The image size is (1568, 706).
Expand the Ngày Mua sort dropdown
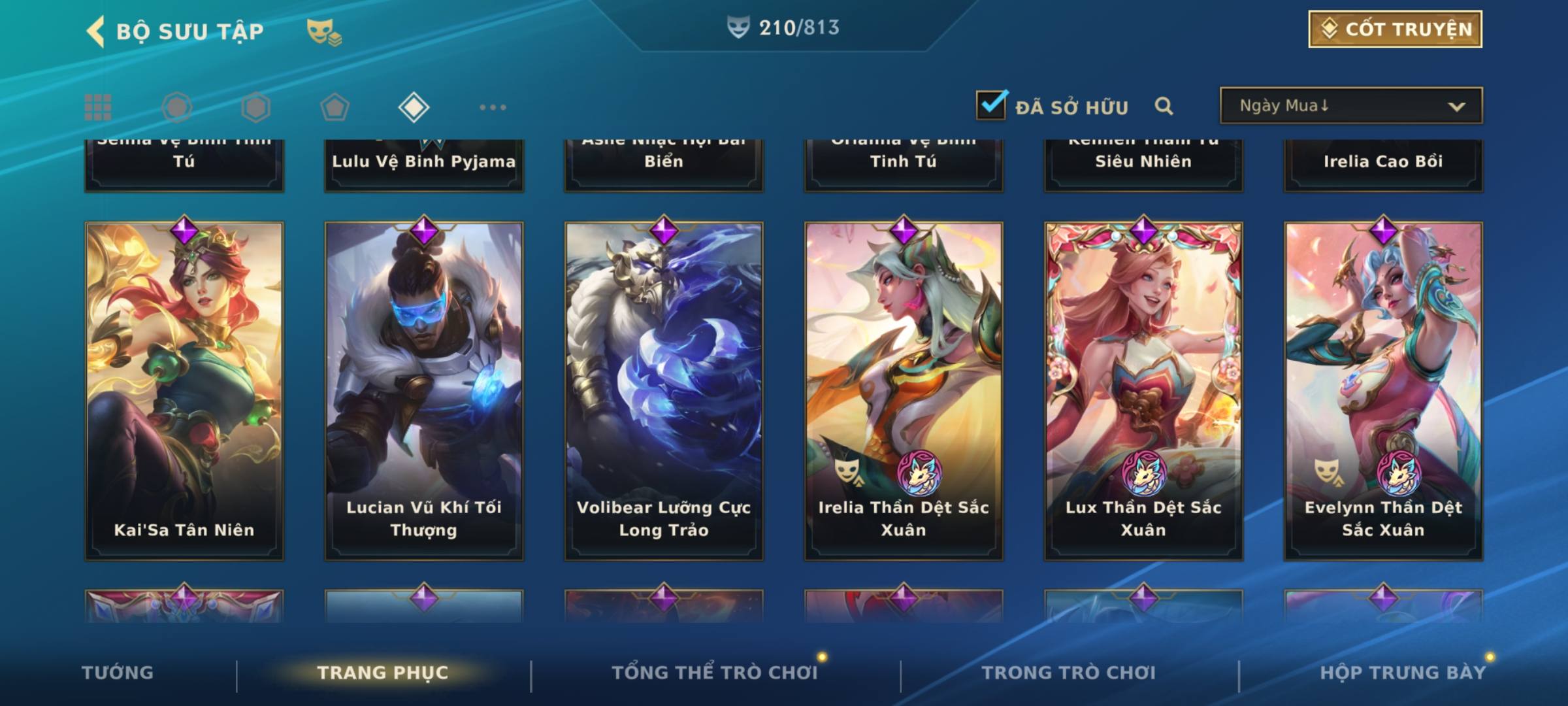pos(1350,106)
